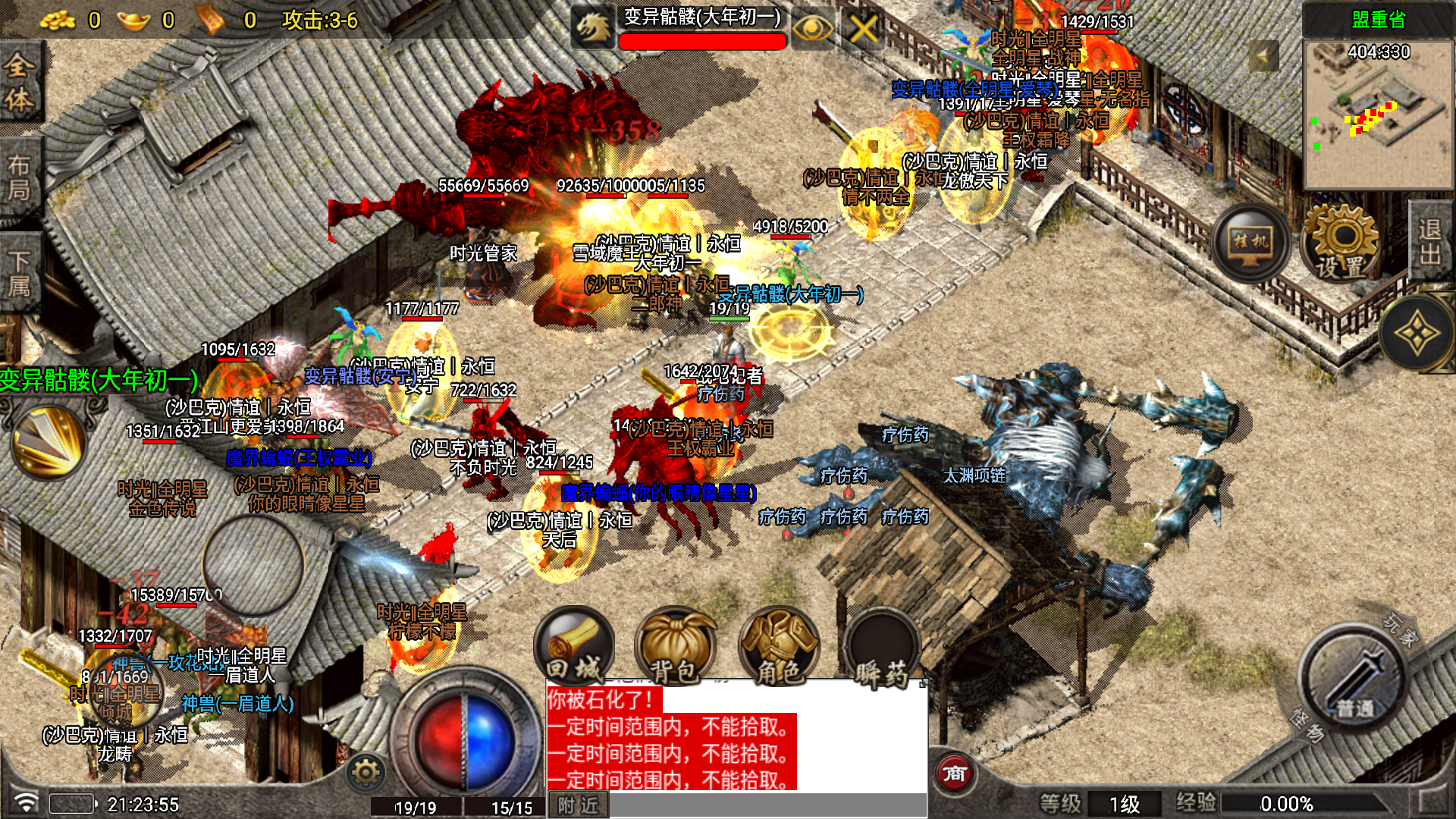Image resolution: width=1456 pixels, height=819 pixels.
Task: Select the 全体 side tab
Action: [x=18, y=83]
